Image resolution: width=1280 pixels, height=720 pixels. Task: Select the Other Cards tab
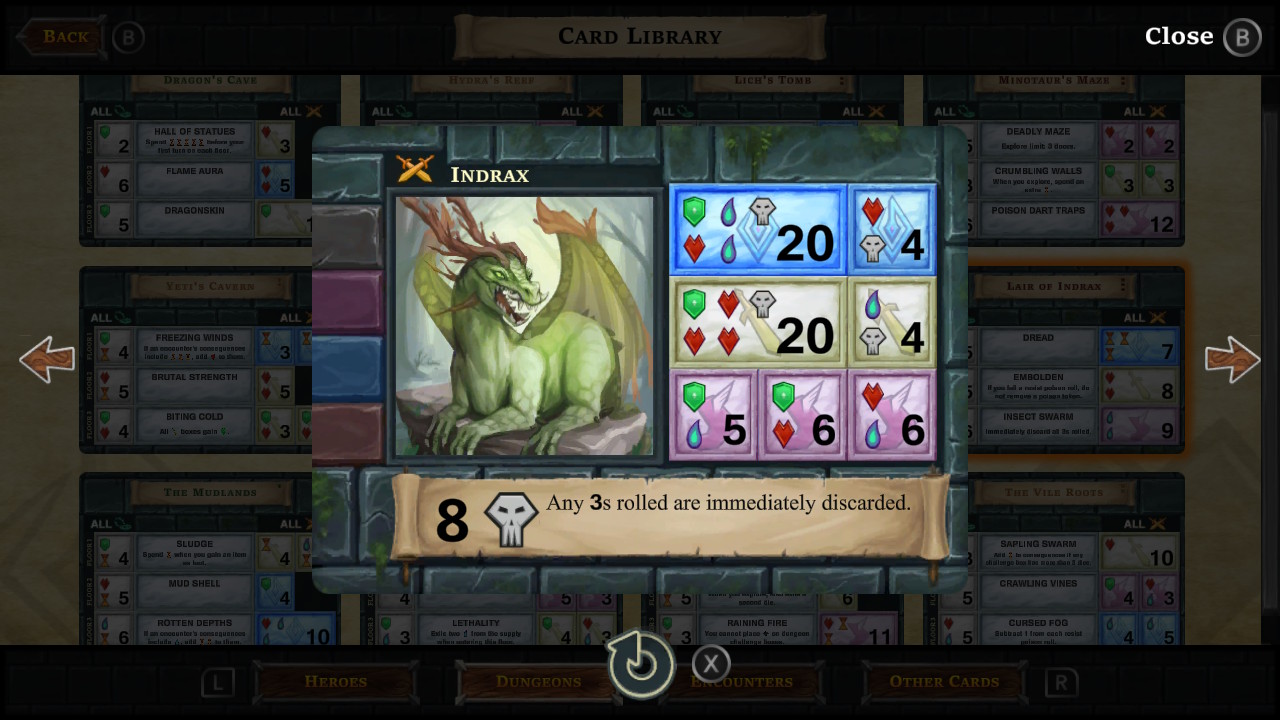[943, 681]
